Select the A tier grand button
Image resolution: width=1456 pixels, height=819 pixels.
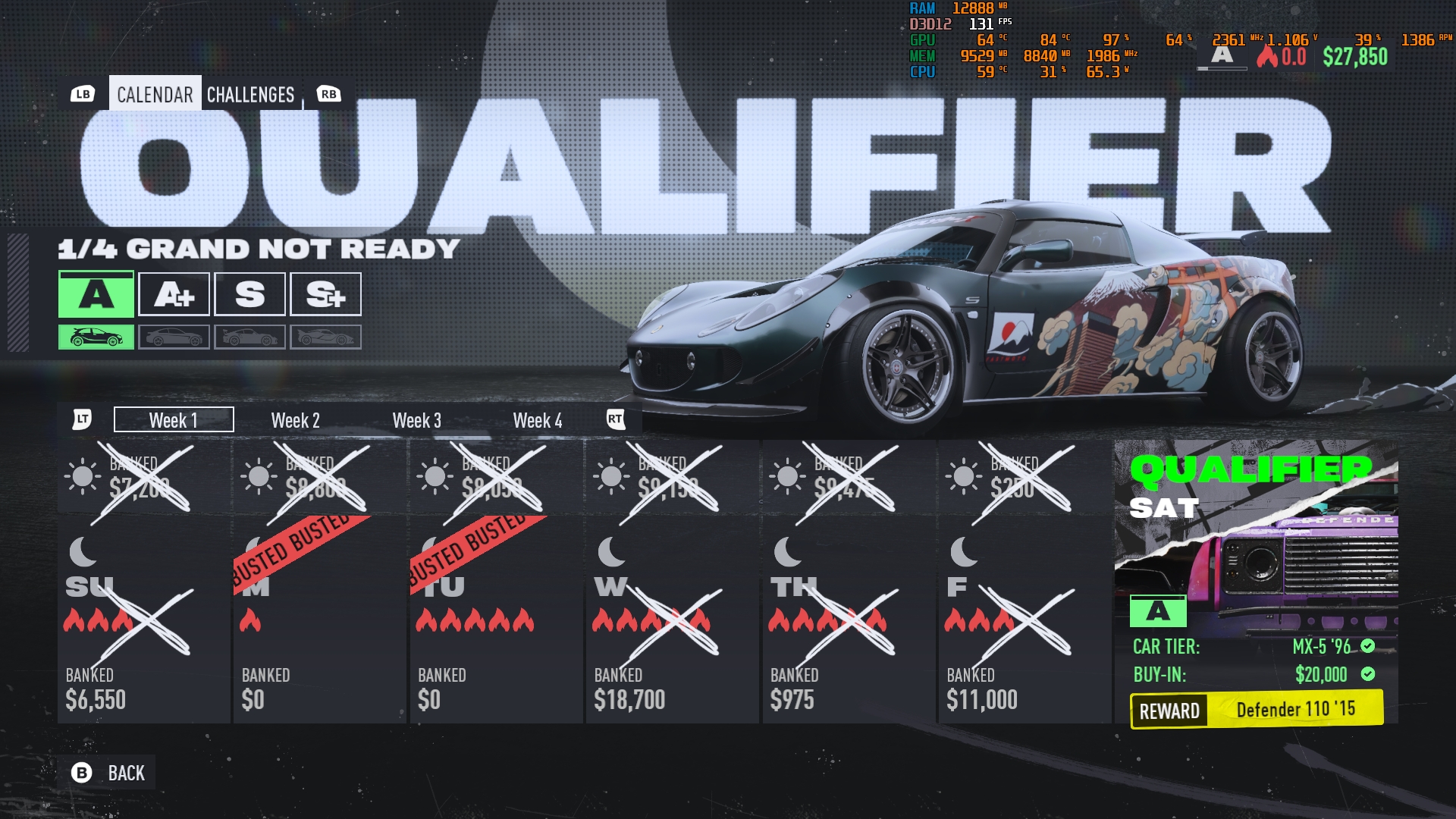pos(96,294)
